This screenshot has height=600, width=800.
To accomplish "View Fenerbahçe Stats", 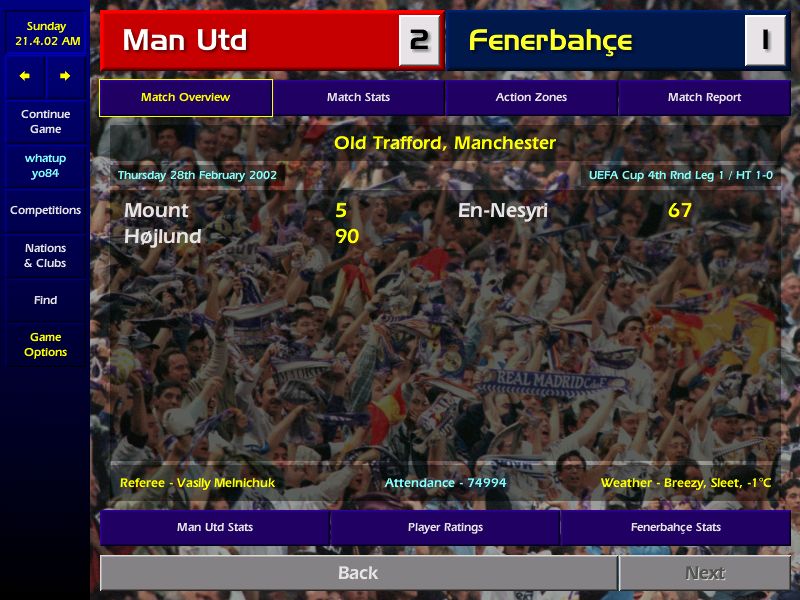I will click(x=675, y=527).
